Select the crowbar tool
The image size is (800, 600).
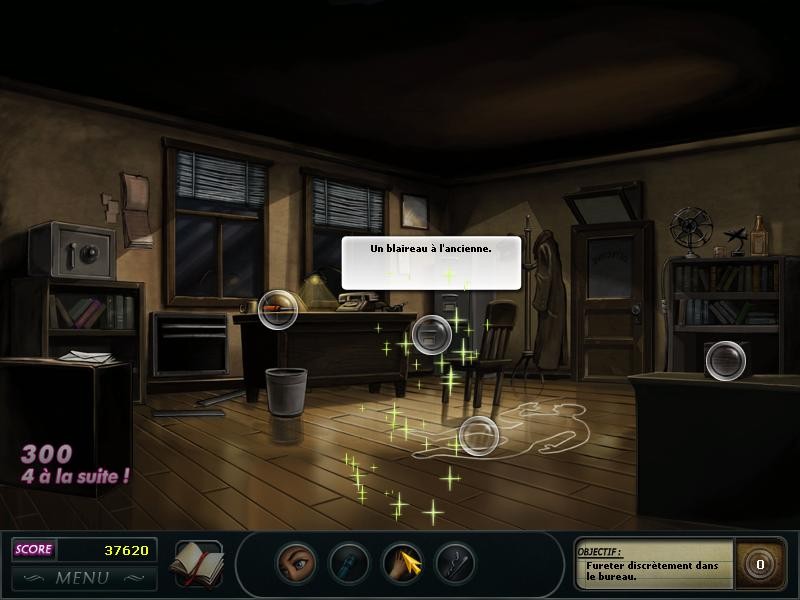pyautogui.click(x=455, y=563)
